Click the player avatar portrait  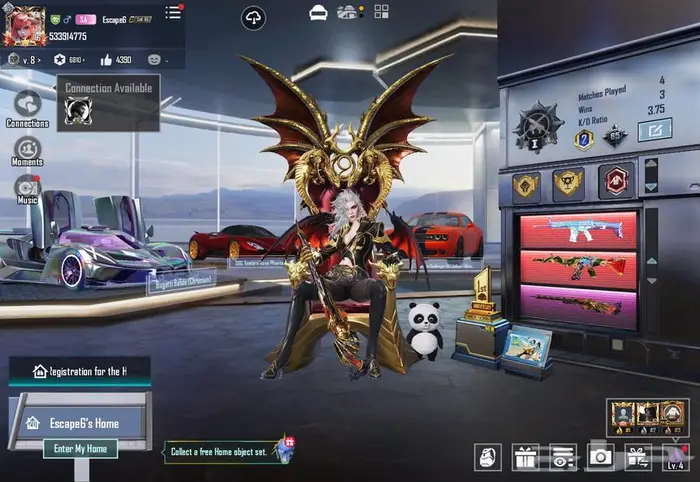click(24, 26)
